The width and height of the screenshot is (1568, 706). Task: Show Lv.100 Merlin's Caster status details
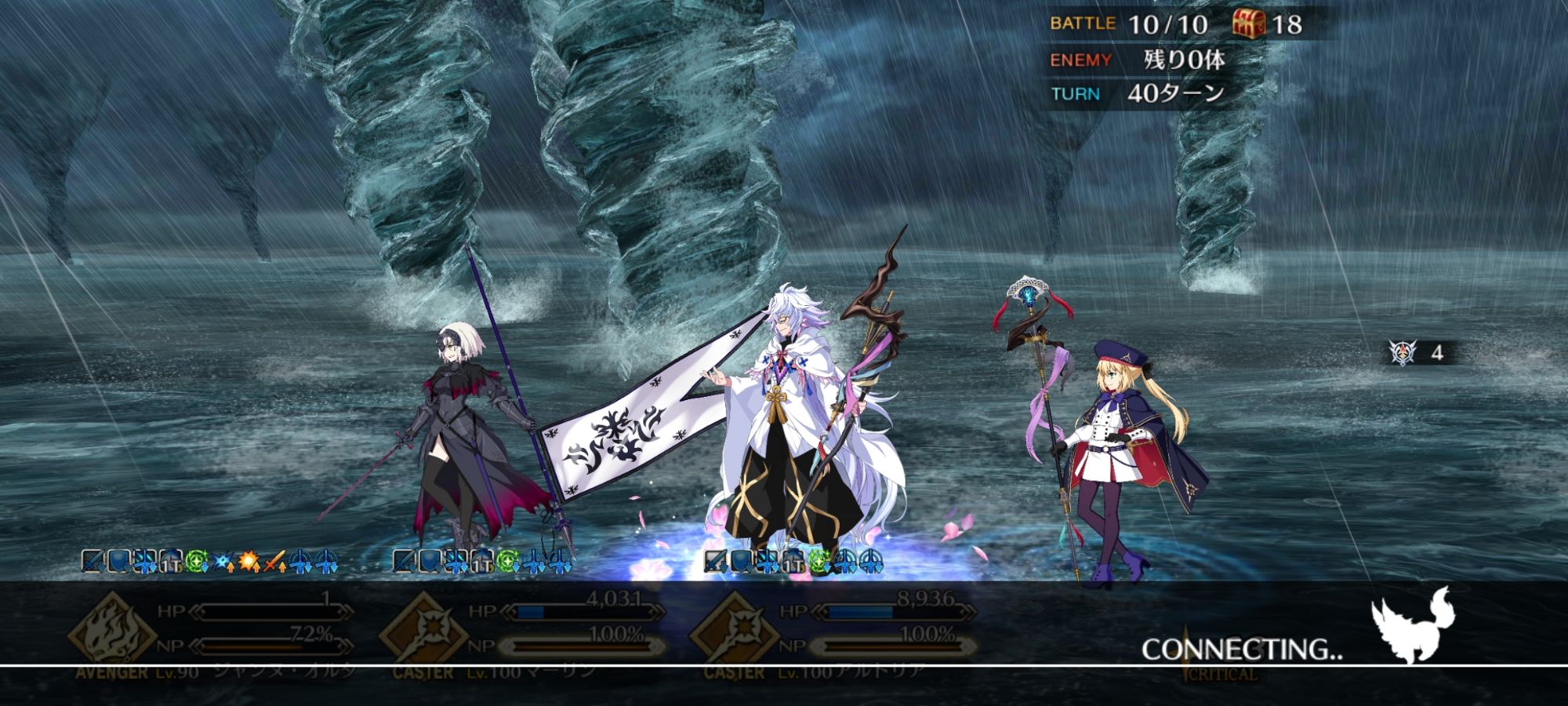click(522, 631)
